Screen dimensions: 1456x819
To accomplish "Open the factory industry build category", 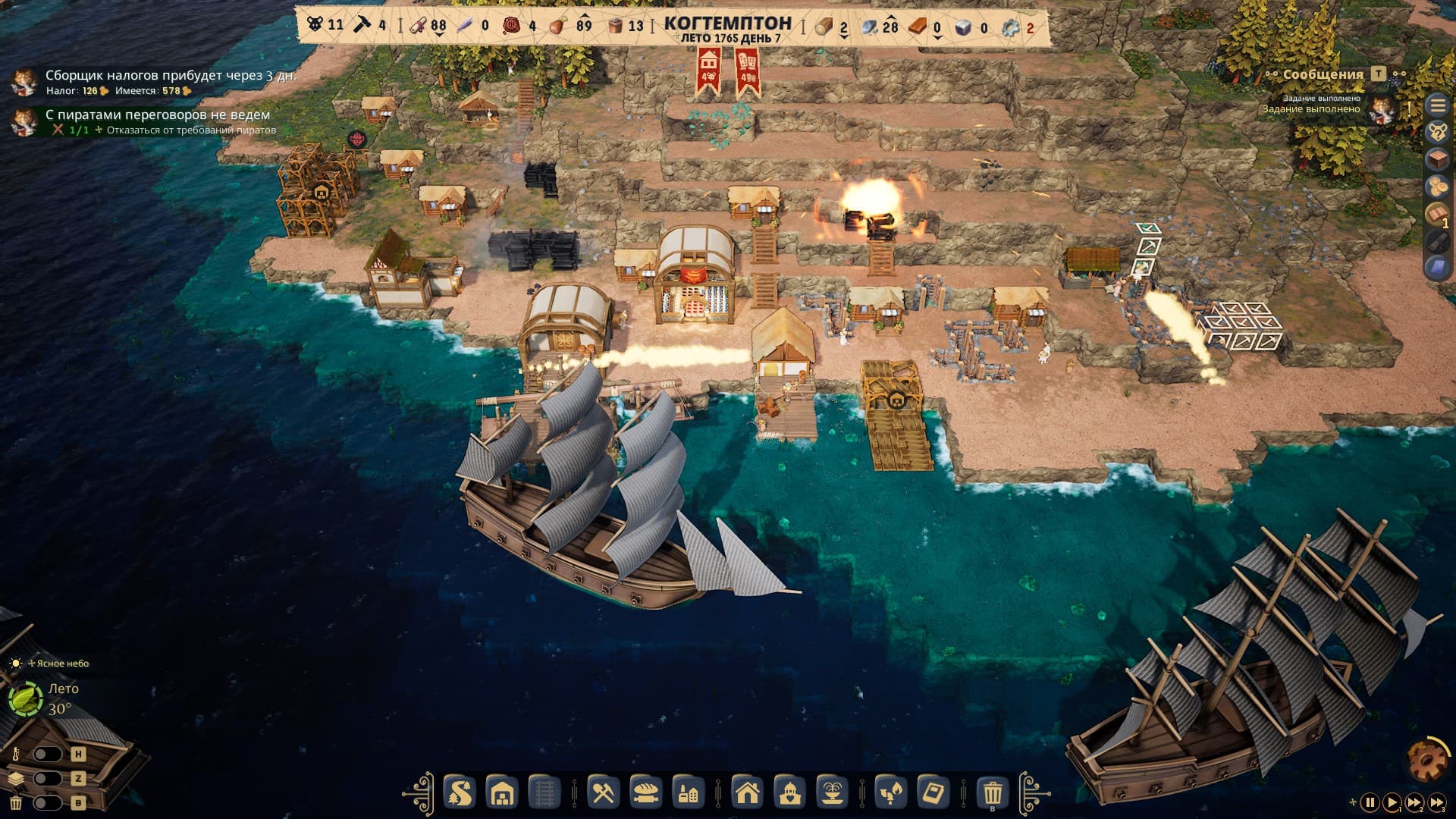I will [688, 794].
